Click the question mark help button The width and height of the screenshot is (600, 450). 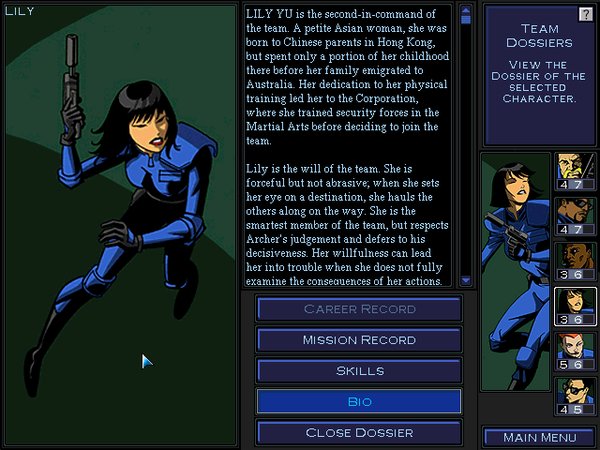pyautogui.click(x=586, y=13)
